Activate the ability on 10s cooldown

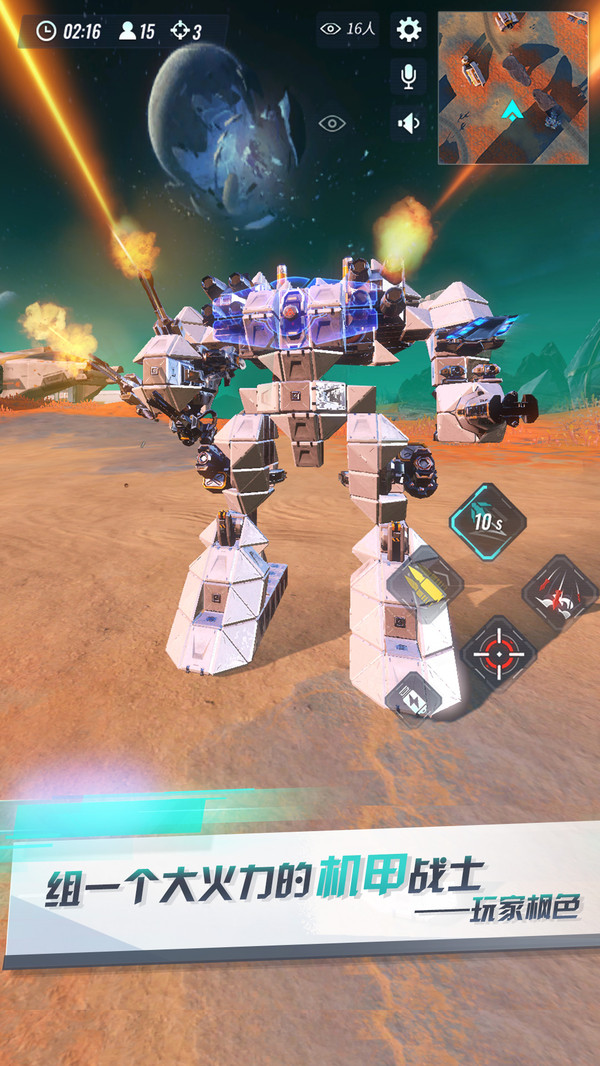click(x=486, y=519)
